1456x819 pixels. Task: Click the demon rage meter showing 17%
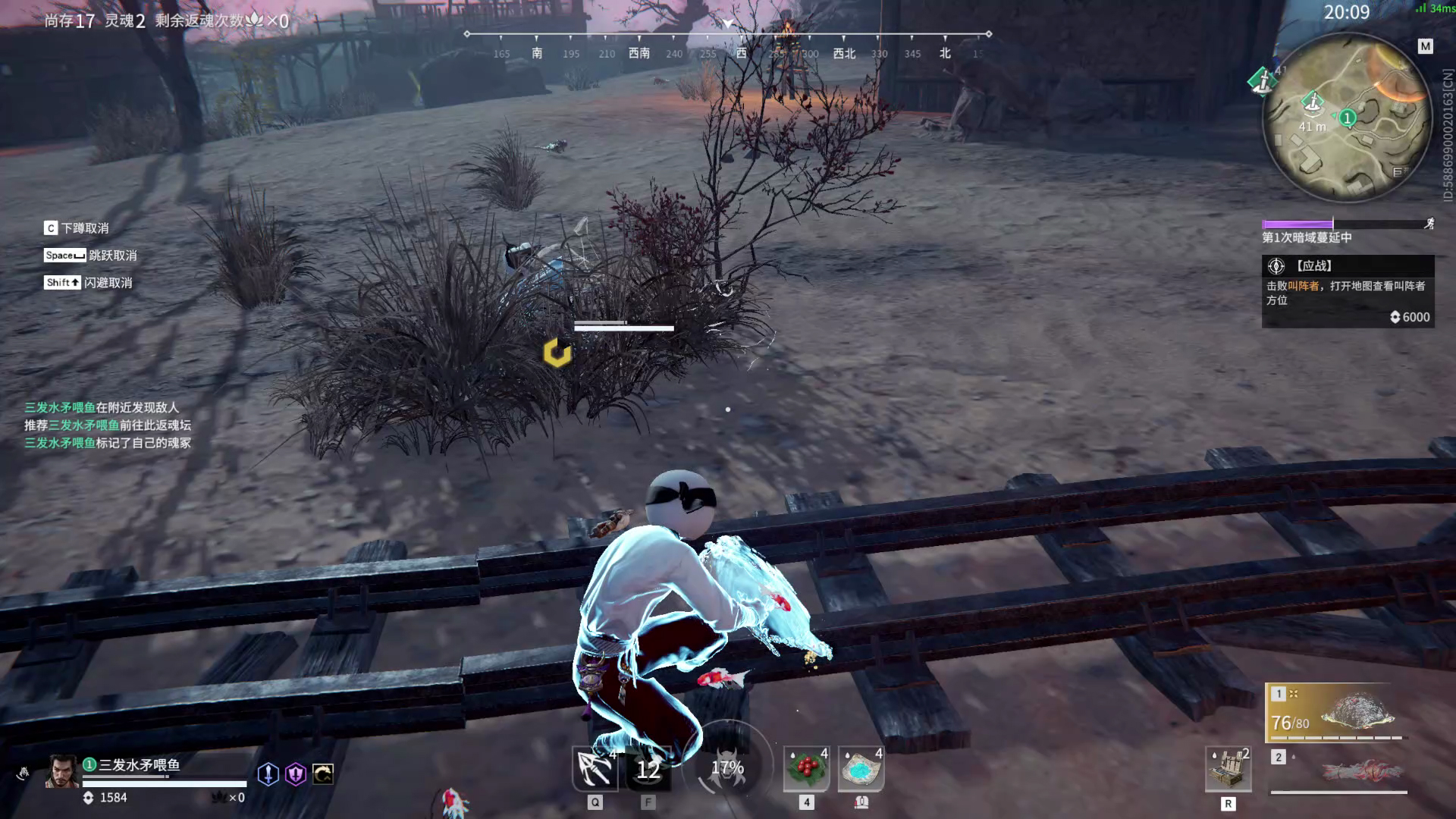point(728,767)
